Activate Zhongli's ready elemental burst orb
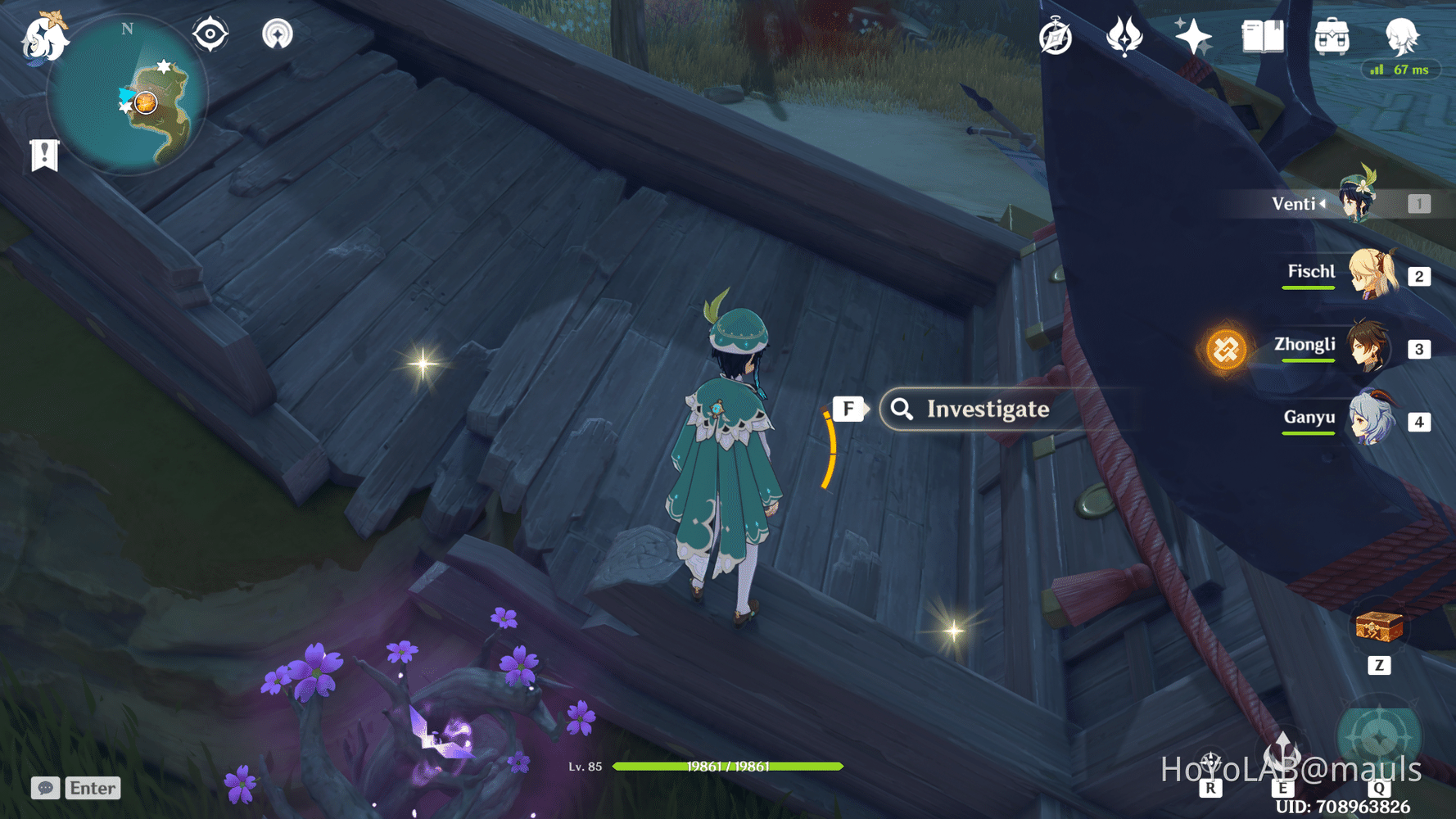The height and width of the screenshot is (819, 1456). coord(1227,349)
